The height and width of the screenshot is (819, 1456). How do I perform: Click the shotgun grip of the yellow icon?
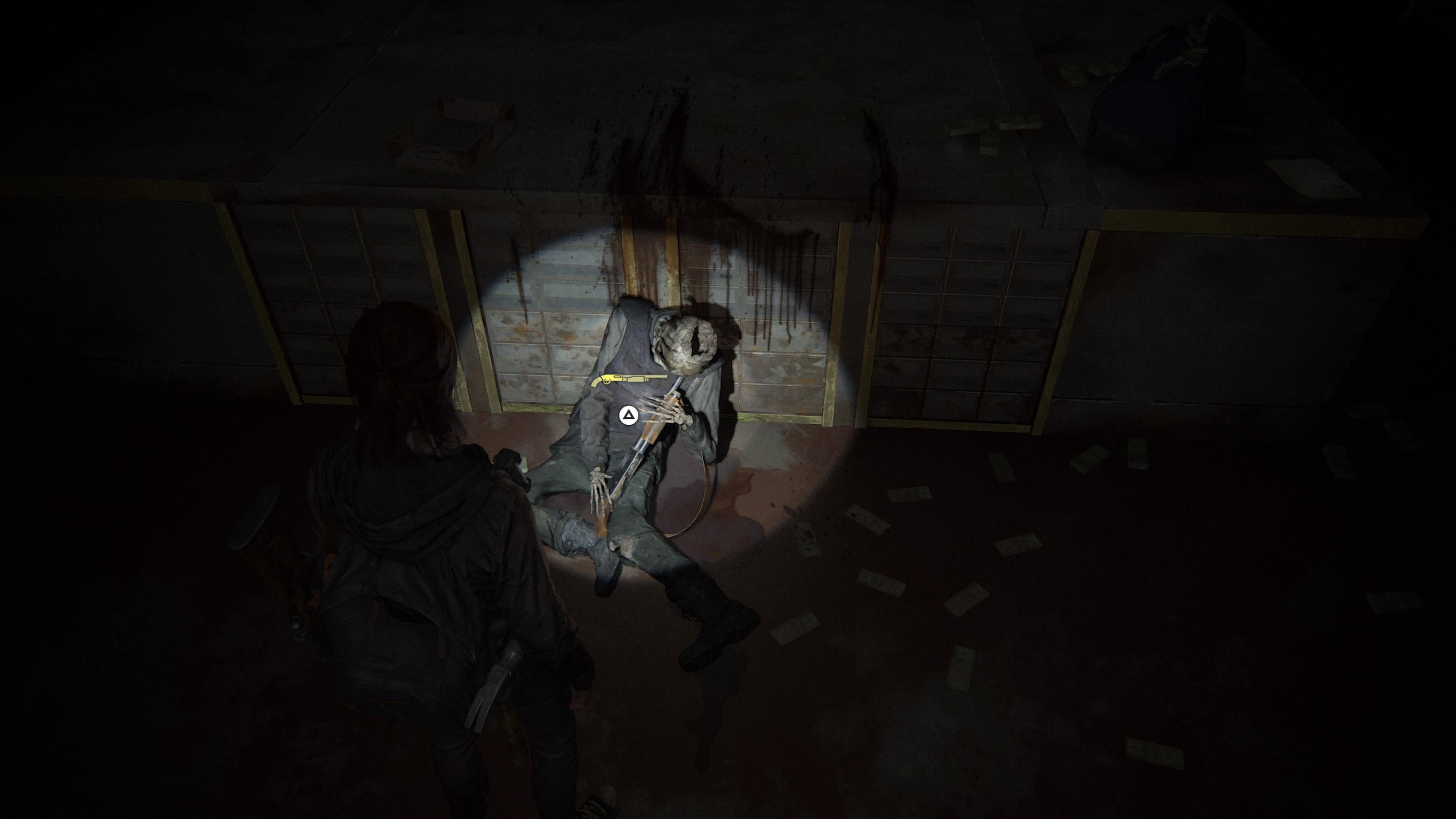[x=595, y=384]
